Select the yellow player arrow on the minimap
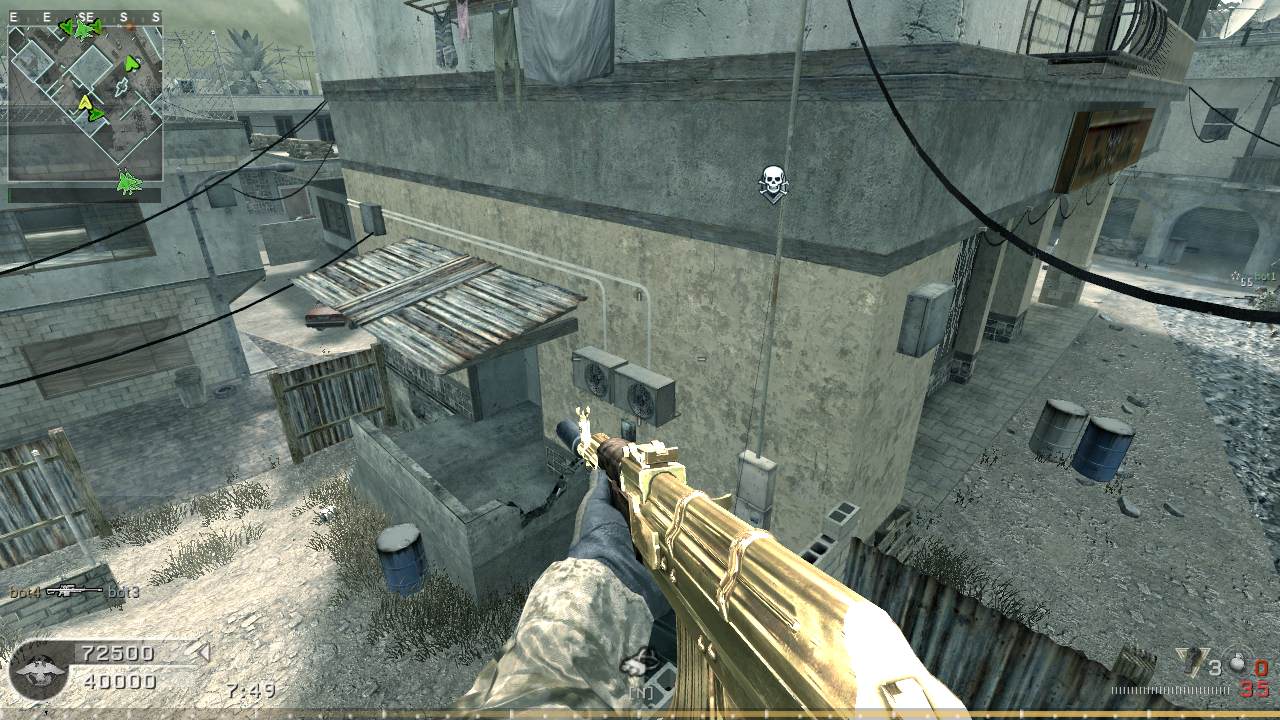The height and width of the screenshot is (720, 1280). point(85,101)
